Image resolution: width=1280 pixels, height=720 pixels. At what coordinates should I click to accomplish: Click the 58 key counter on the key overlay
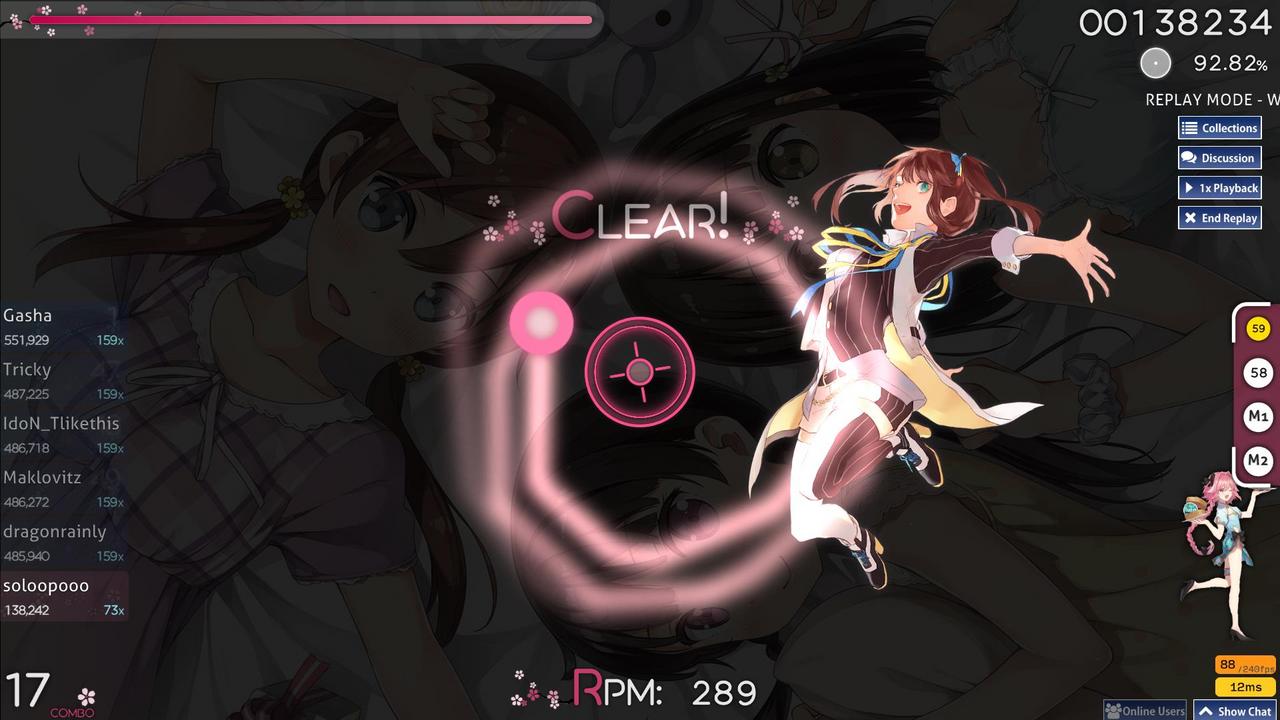click(1257, 372)
